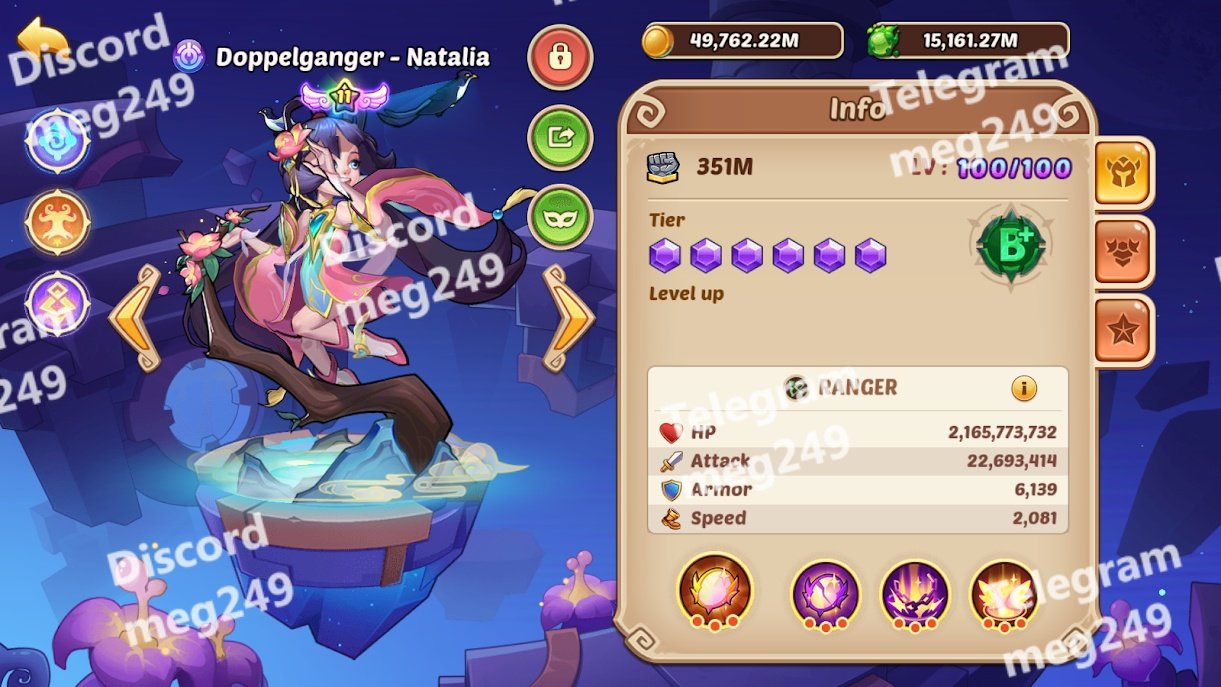
Task: Open the blue spiral emblem icon
Action: 58,141
